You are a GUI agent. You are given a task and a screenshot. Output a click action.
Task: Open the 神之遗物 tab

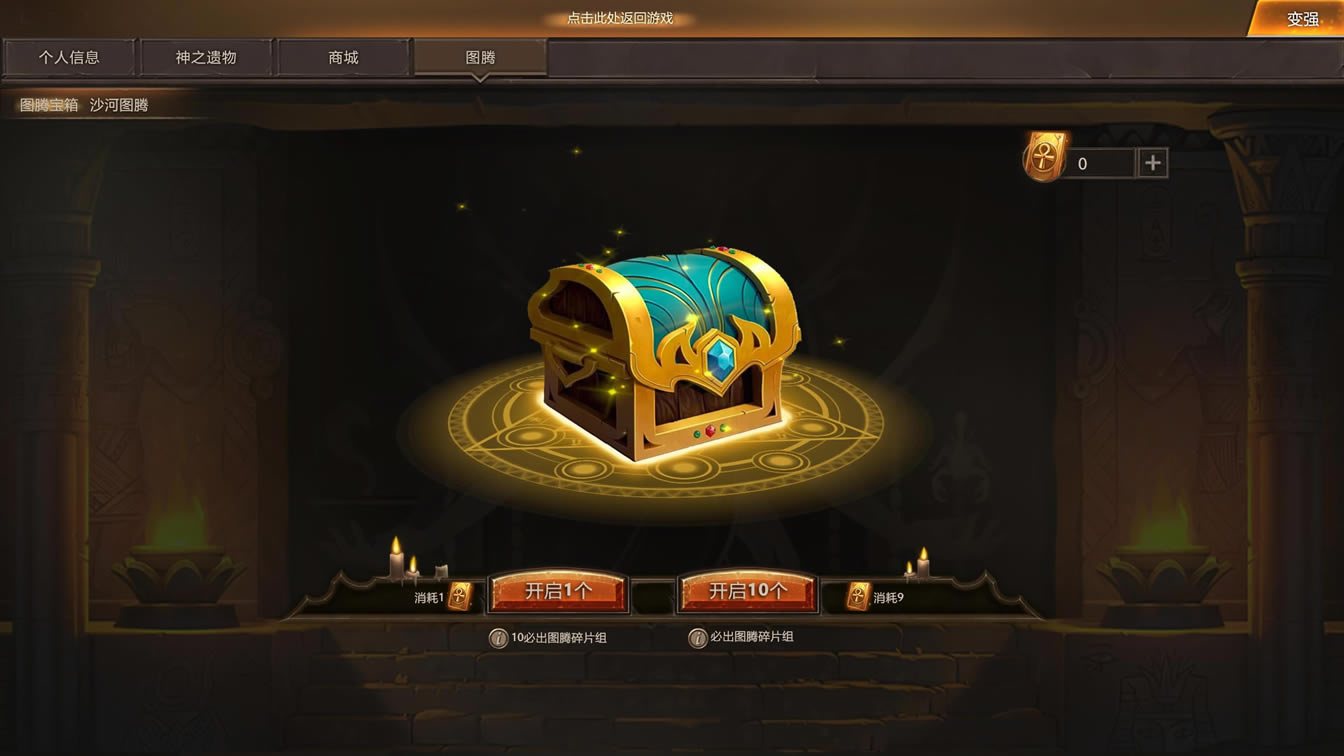pyautogui.click(x=206, y=57)
